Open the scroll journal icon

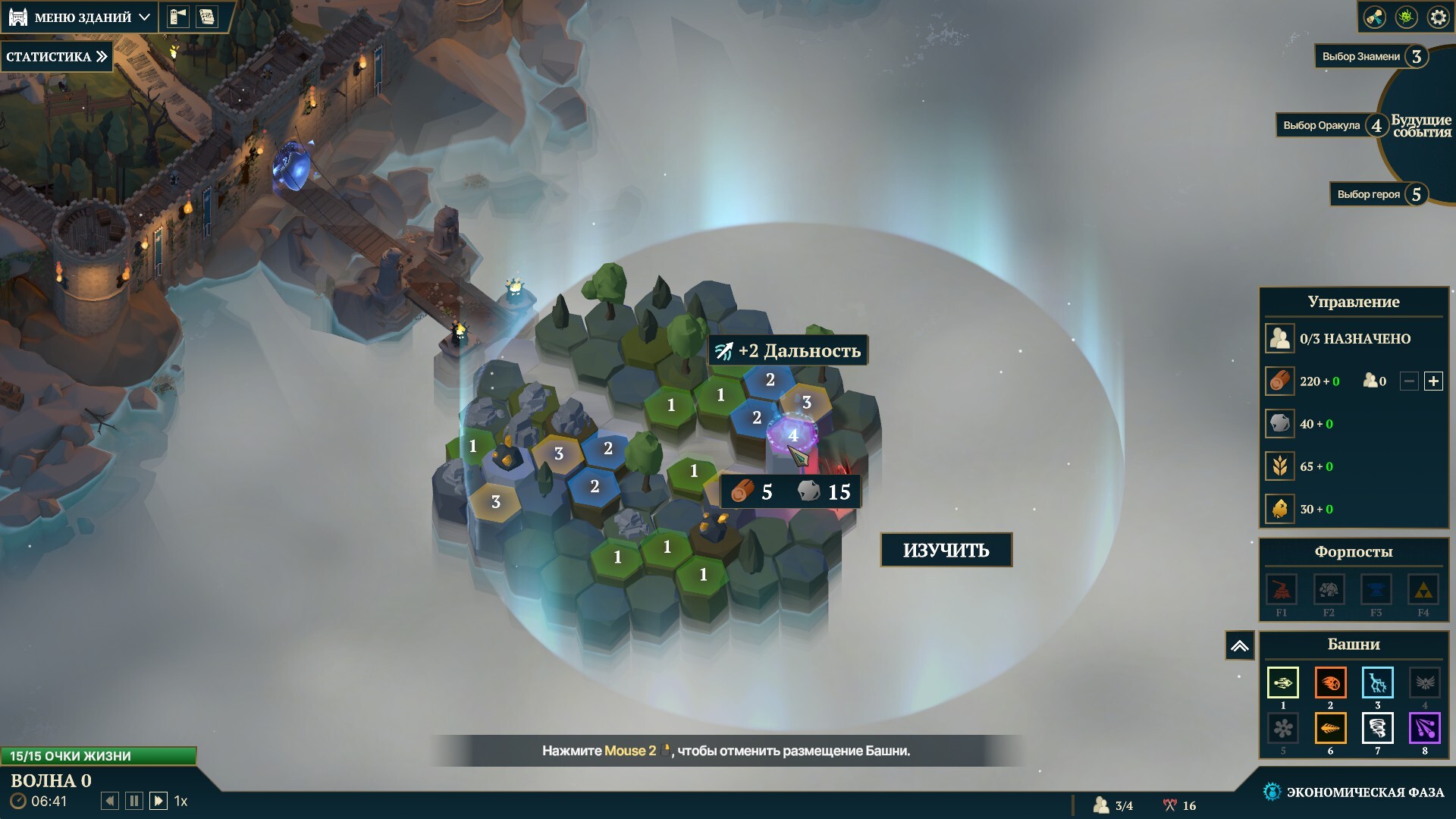point(206,17)
